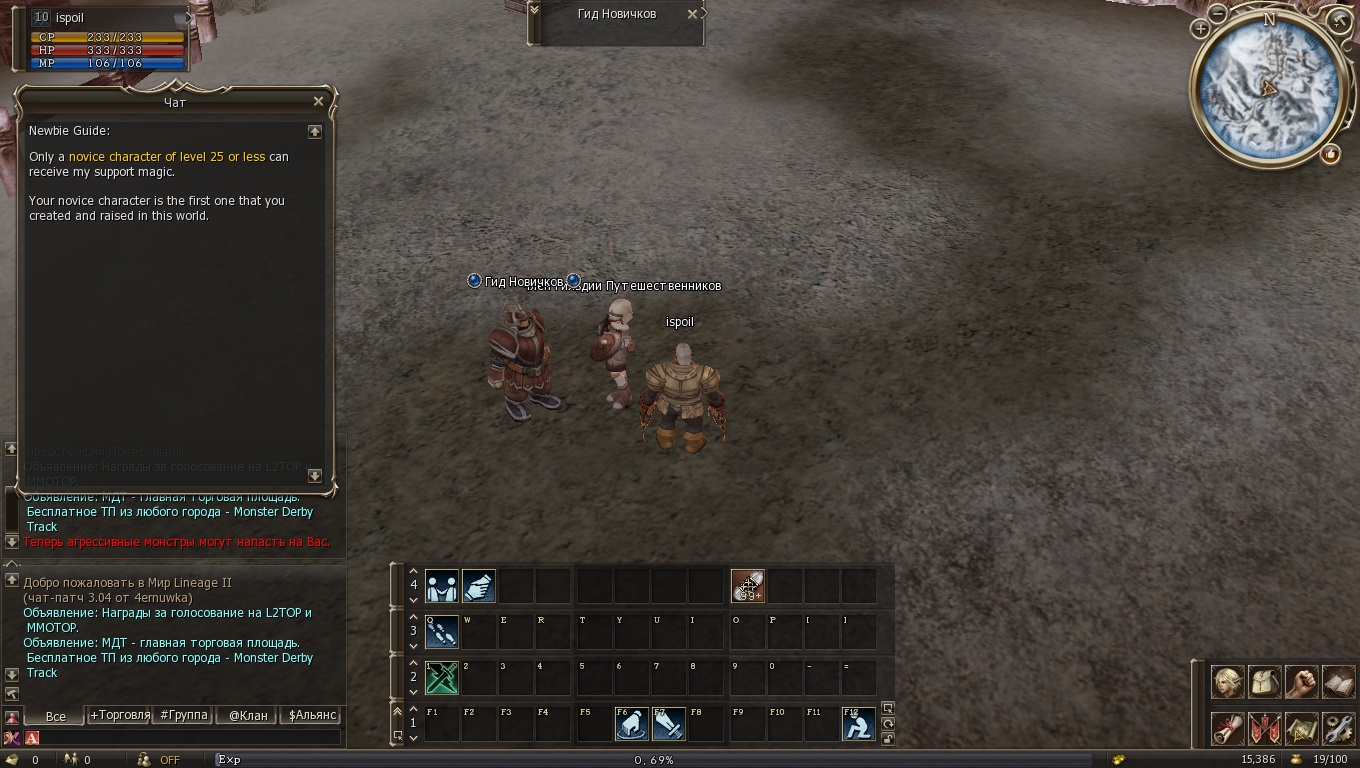Open the world map scroll icon
The height and width of the screenshot is (768, 1360).
coord(1301,728)
